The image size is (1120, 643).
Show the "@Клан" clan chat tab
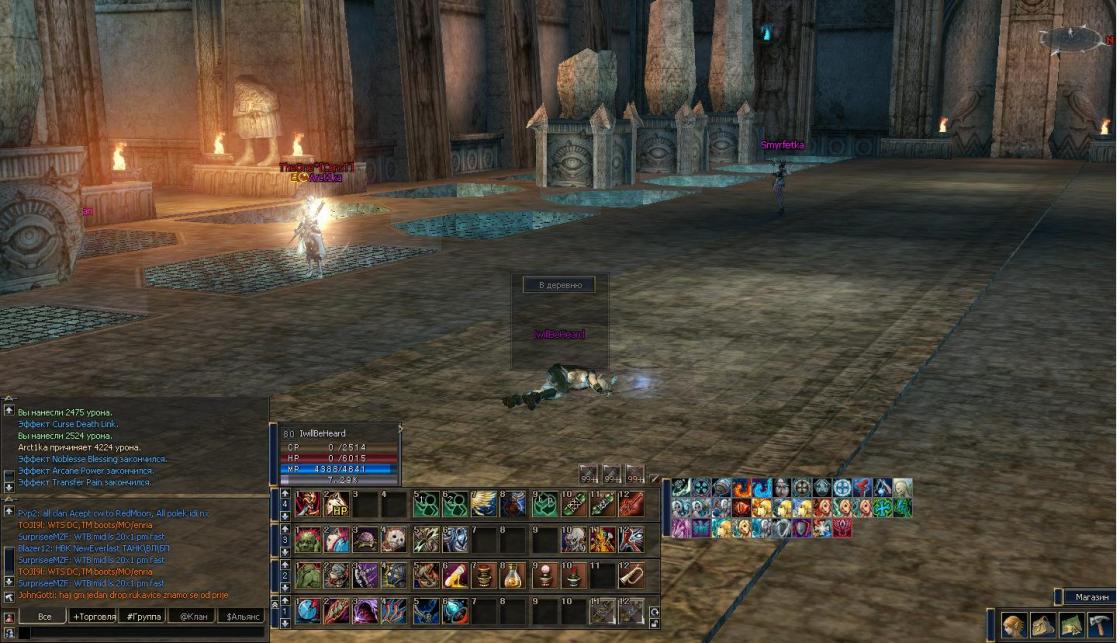click(191, 616)
